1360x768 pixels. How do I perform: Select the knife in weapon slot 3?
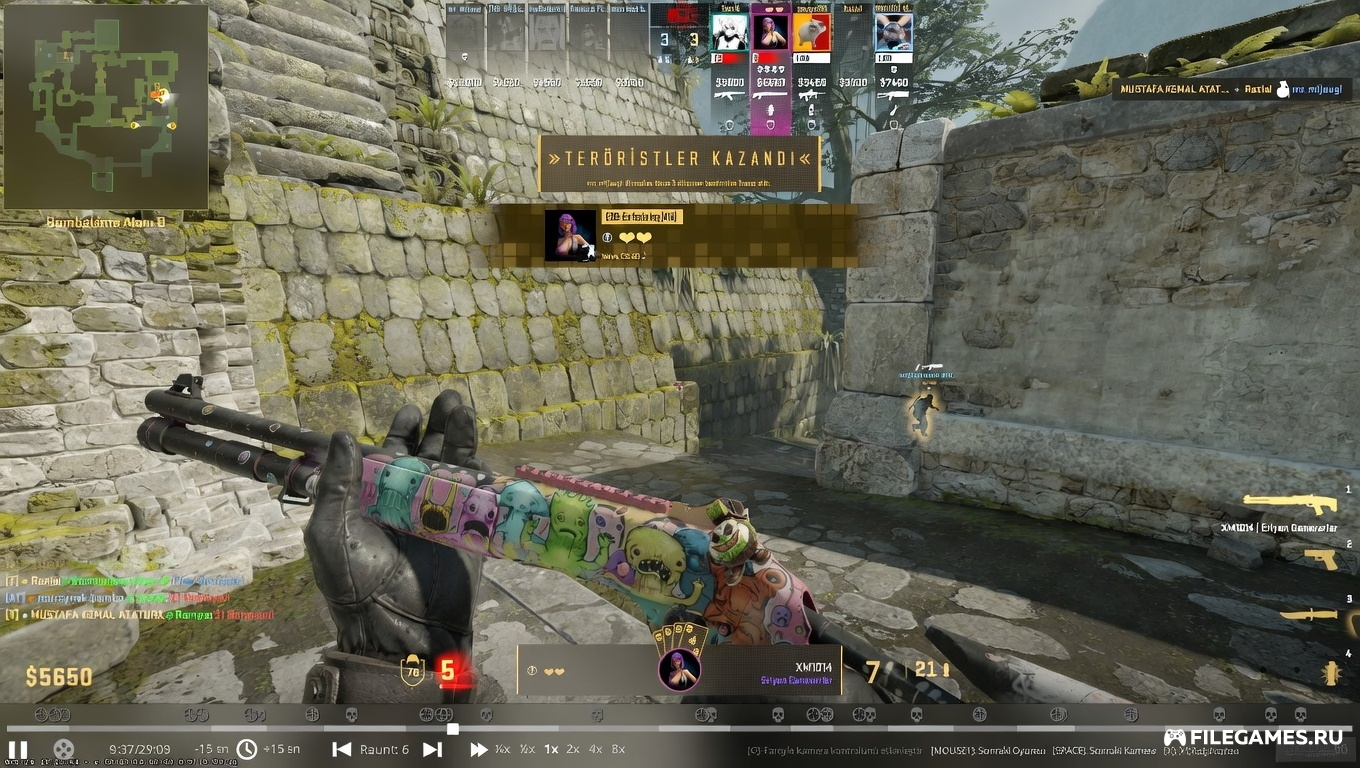(x=1310, y=614)
